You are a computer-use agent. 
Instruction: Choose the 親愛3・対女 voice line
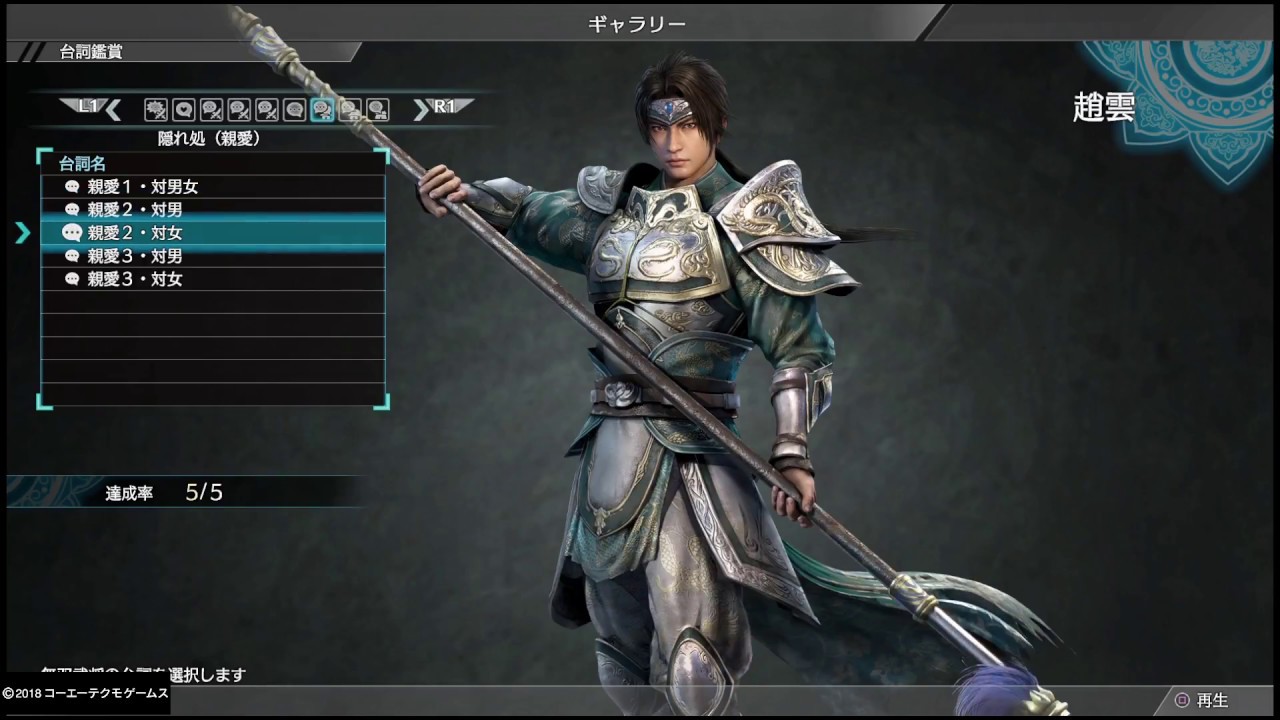[x=212, y=279]
